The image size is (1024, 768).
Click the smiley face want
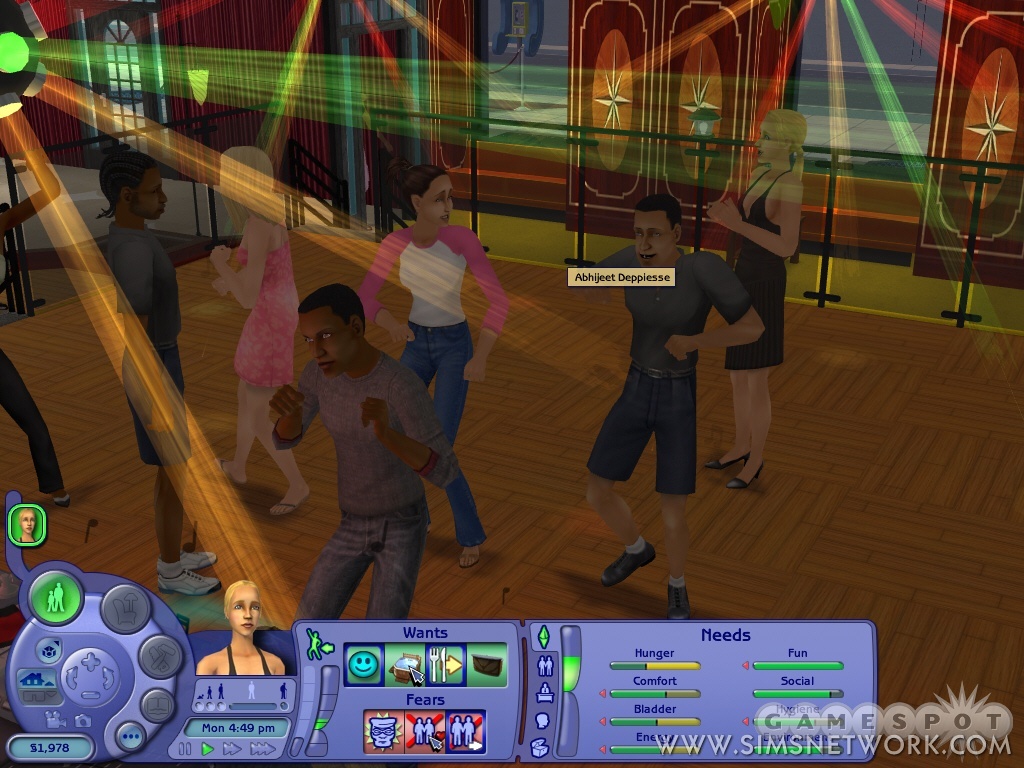coord(364,665)
